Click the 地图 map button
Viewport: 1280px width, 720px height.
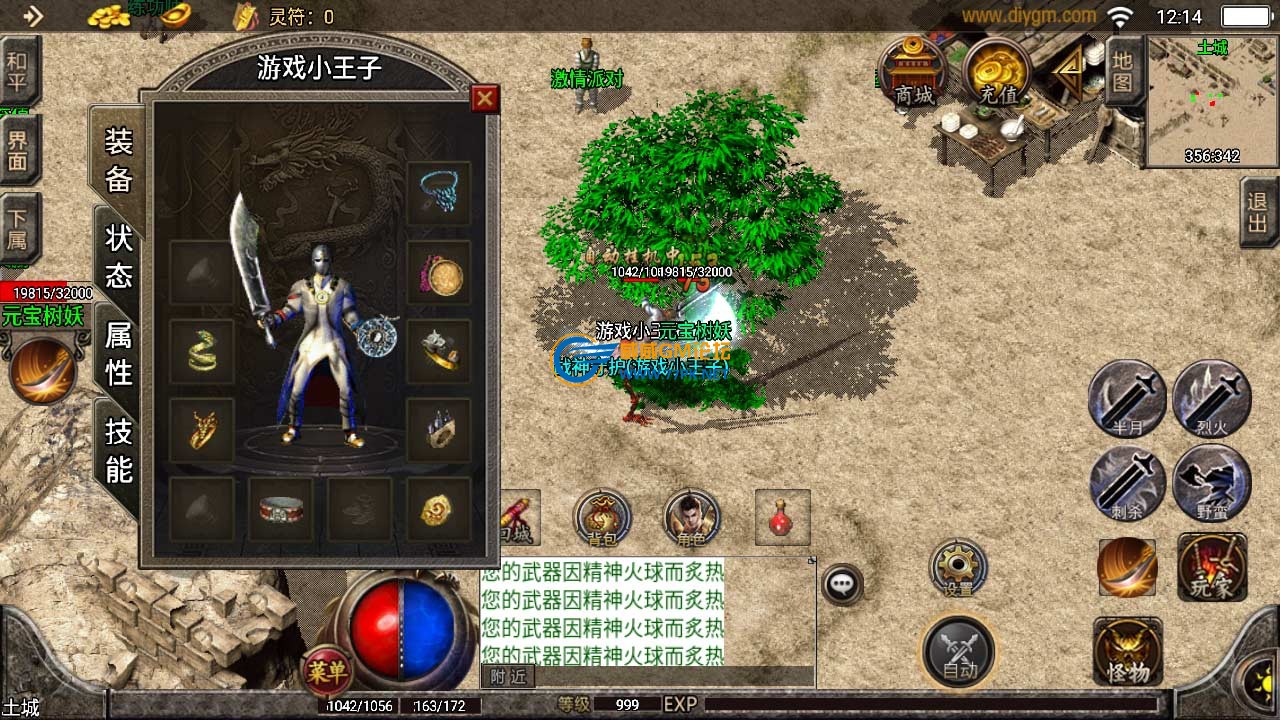[1122, 70]
